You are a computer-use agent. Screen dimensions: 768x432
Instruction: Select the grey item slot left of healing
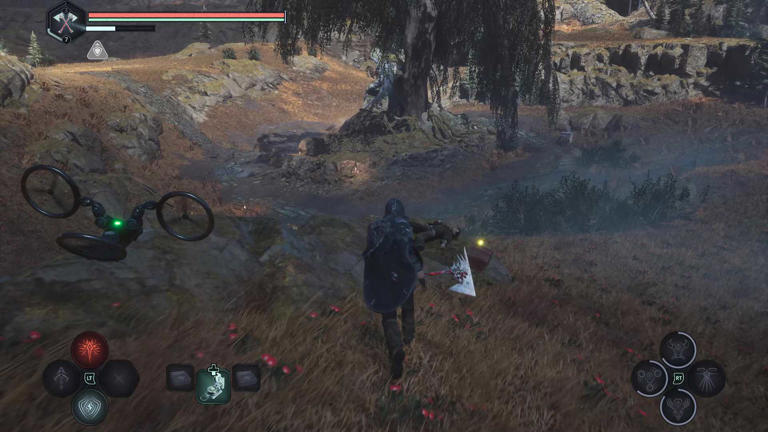(x=180, y=377)
